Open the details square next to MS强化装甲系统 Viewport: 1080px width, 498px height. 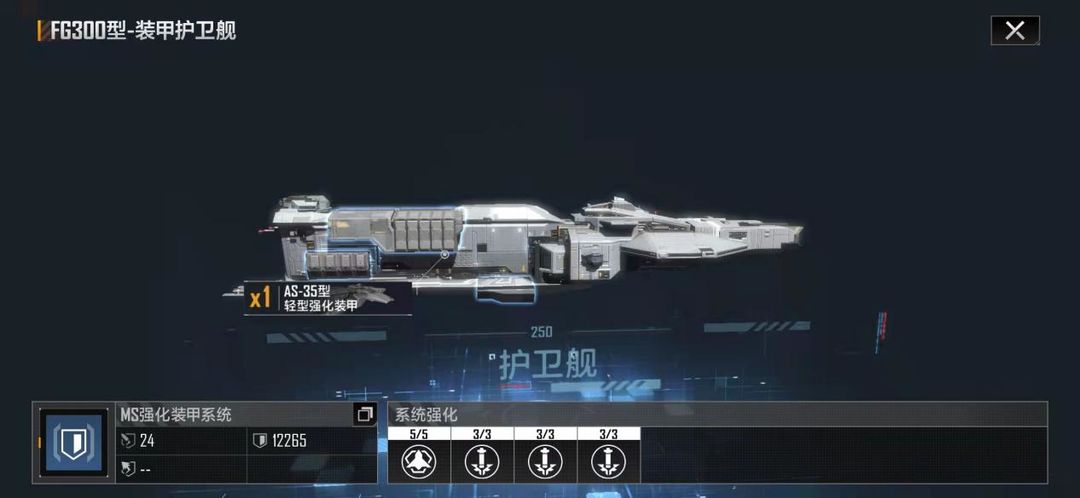pos(364,414)
